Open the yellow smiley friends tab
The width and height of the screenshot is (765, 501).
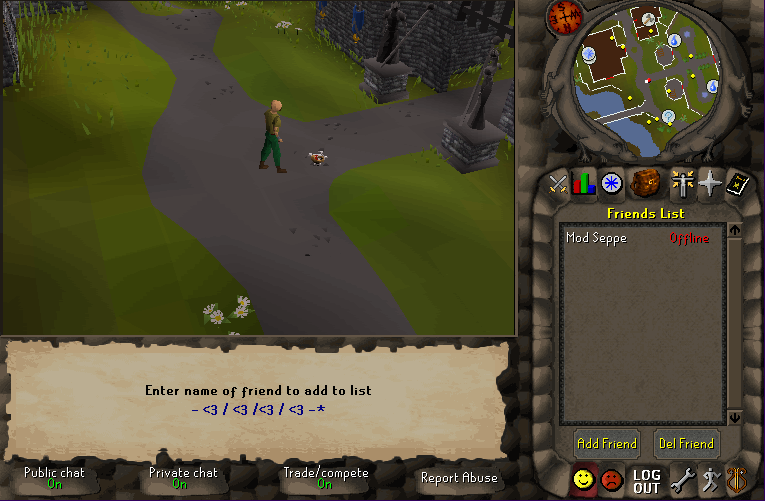[583, 481]
